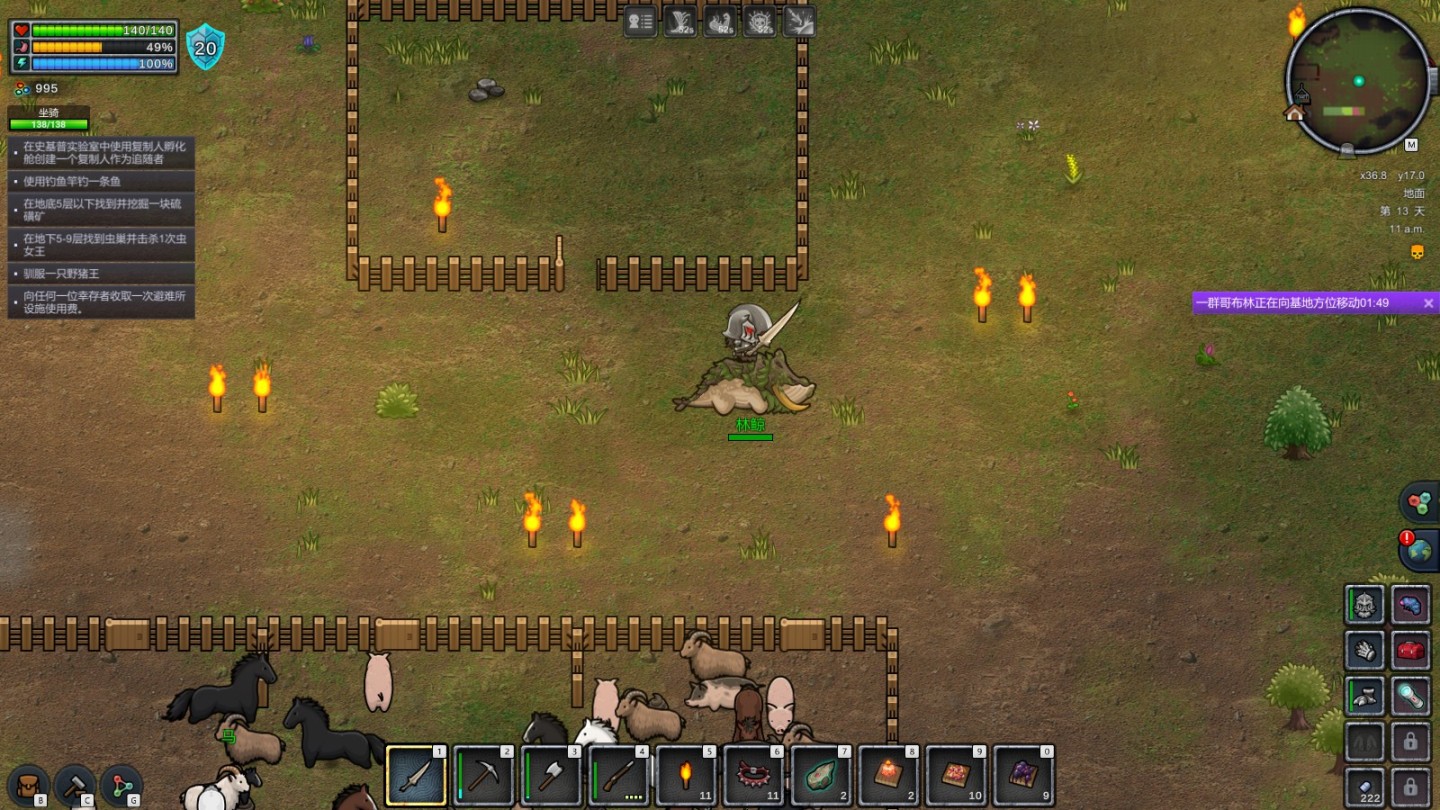Screen dimensions: 1440x810
Task: Open the backpack inventory button
Action: 27,786
